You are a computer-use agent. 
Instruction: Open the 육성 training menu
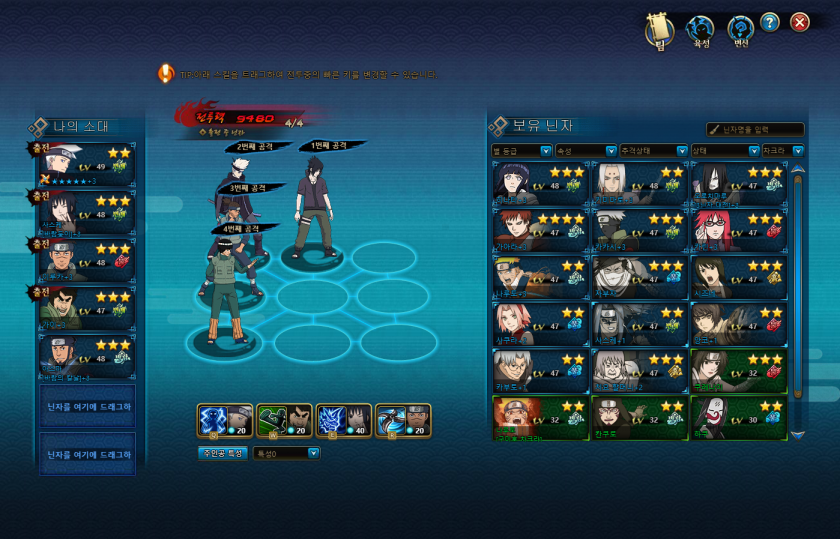(x=701, y=30)
